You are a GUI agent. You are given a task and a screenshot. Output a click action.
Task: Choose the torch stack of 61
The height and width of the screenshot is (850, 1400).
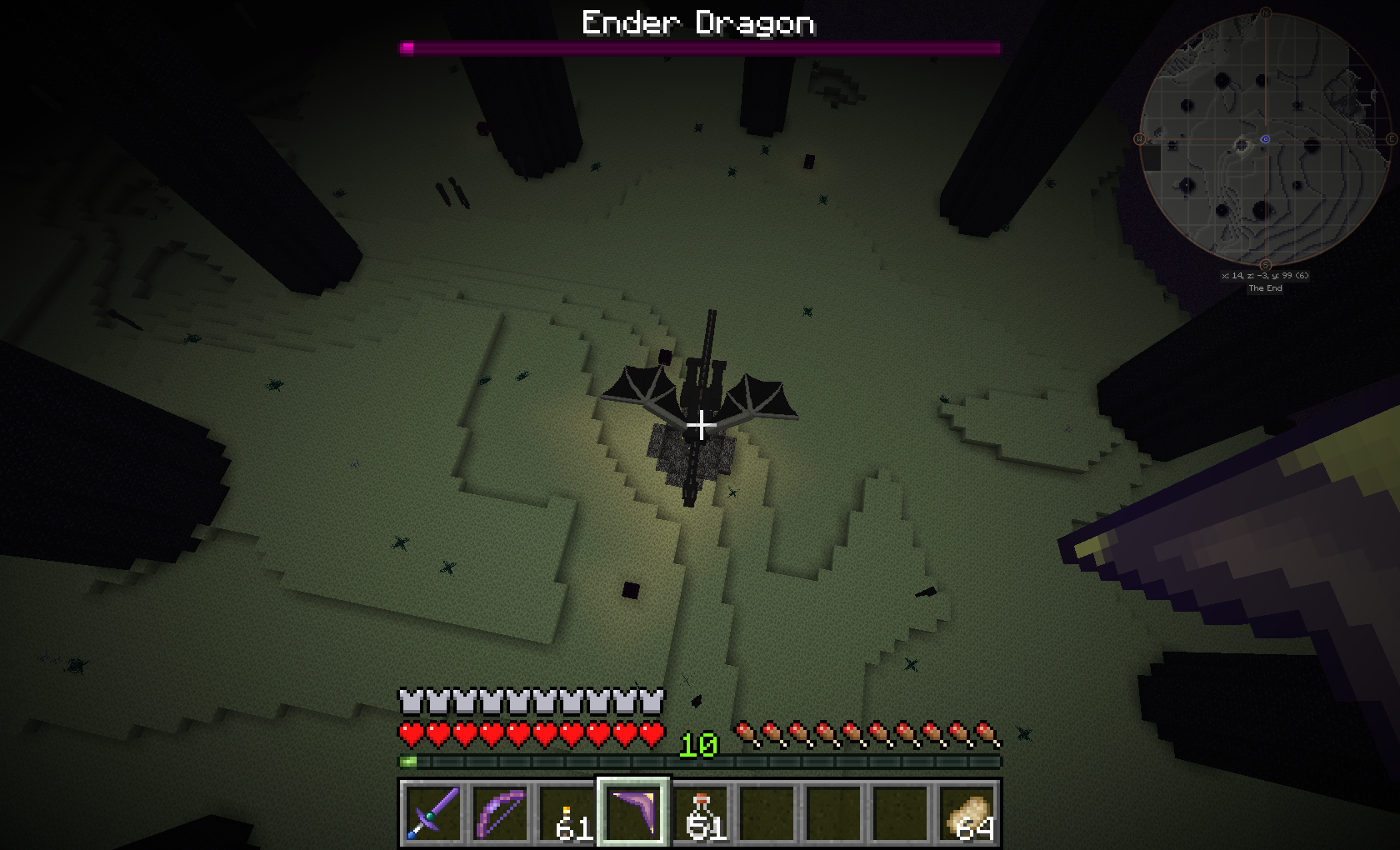point(567,812)
